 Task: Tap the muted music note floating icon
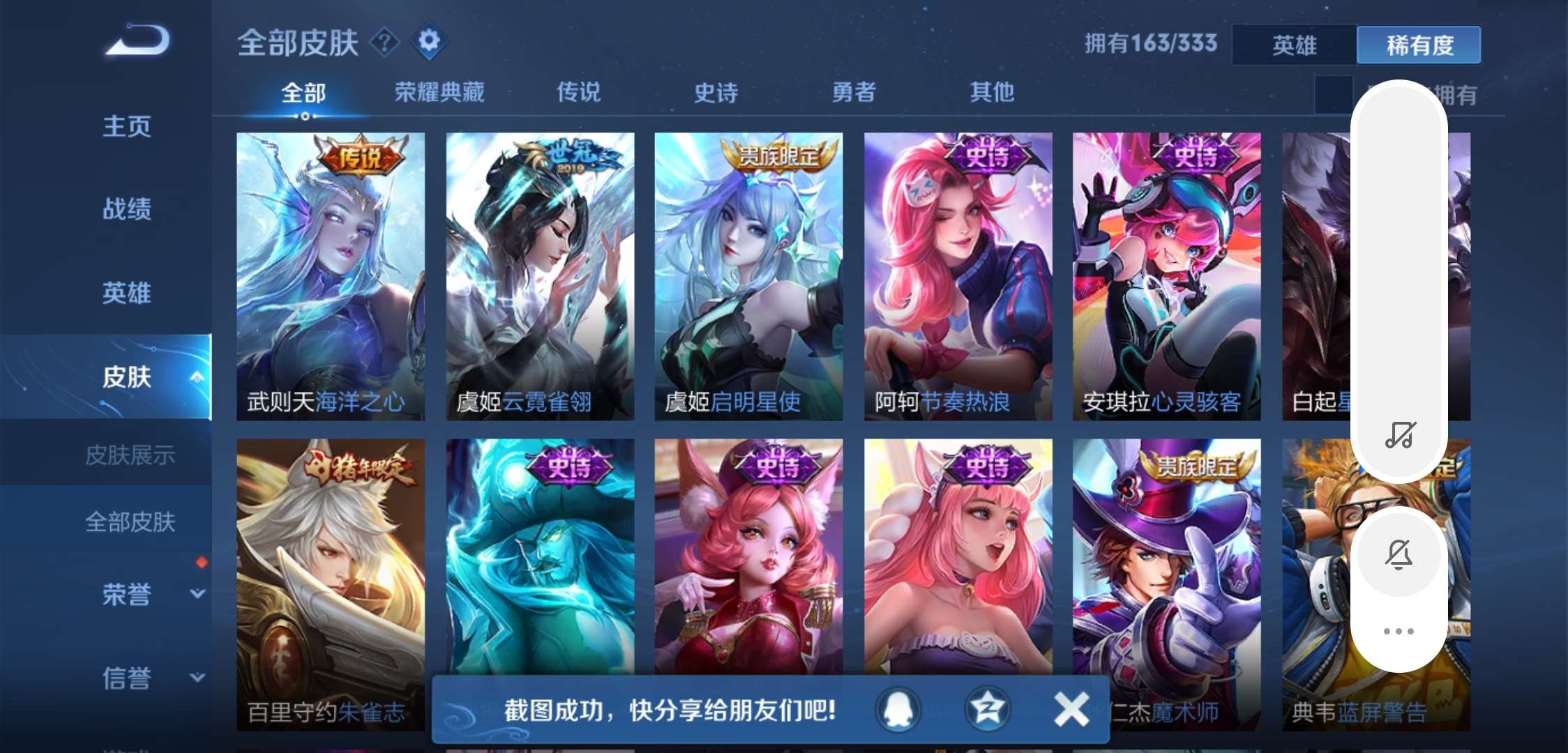[1399, 434]
